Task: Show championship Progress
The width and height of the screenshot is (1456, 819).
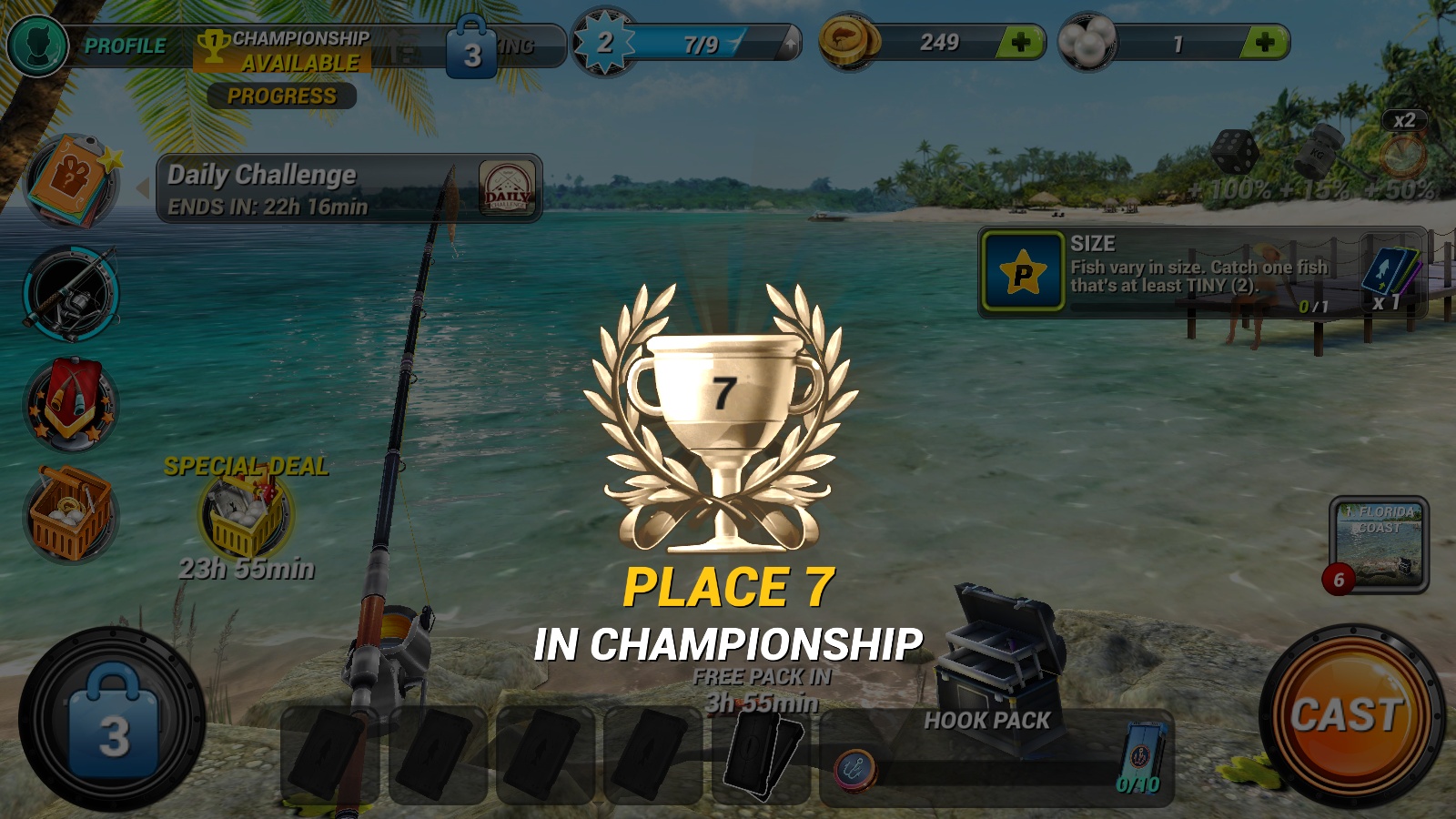Action: (x=281, y=96)
